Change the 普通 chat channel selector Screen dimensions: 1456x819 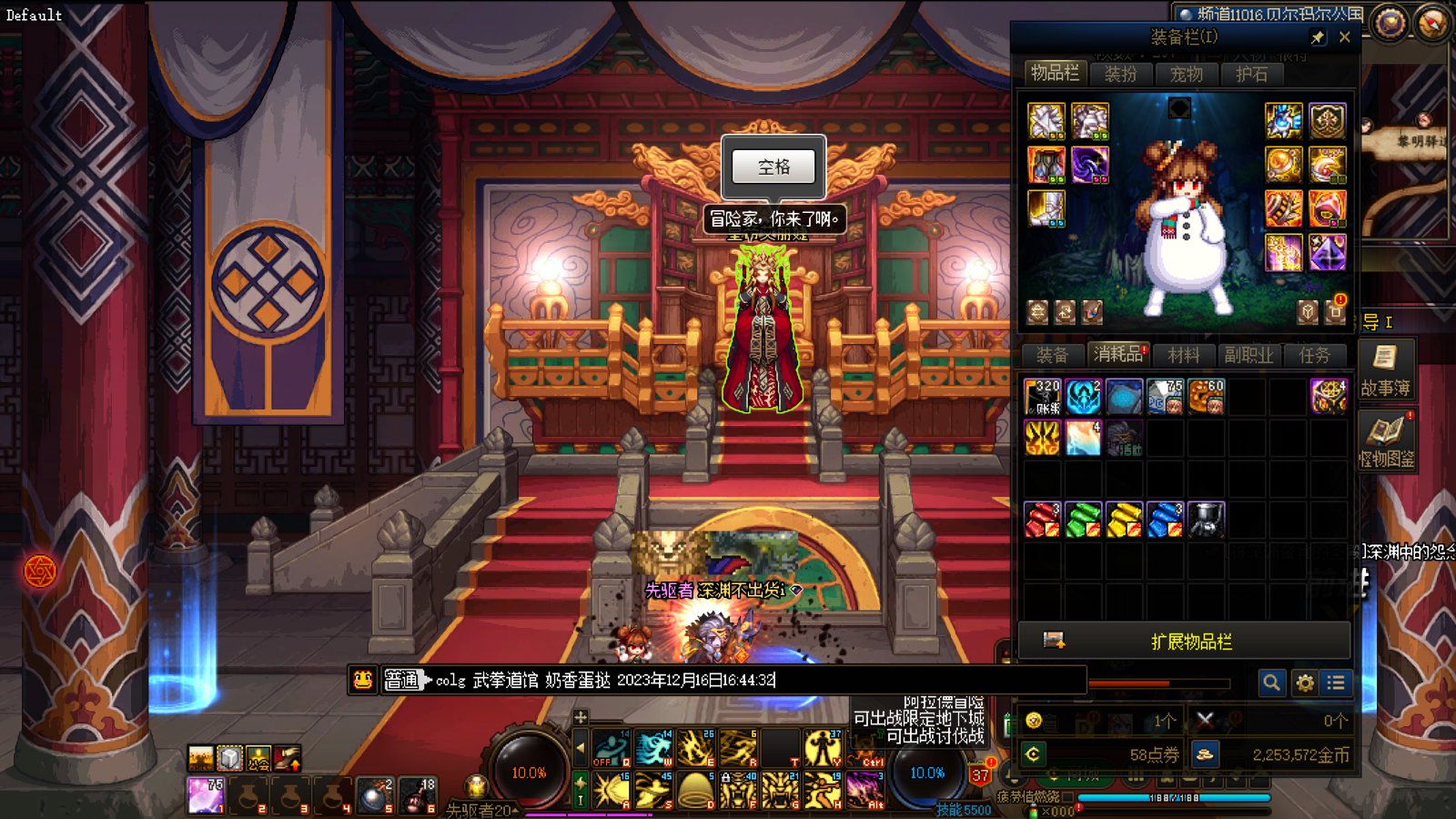[x=402, y=680]
